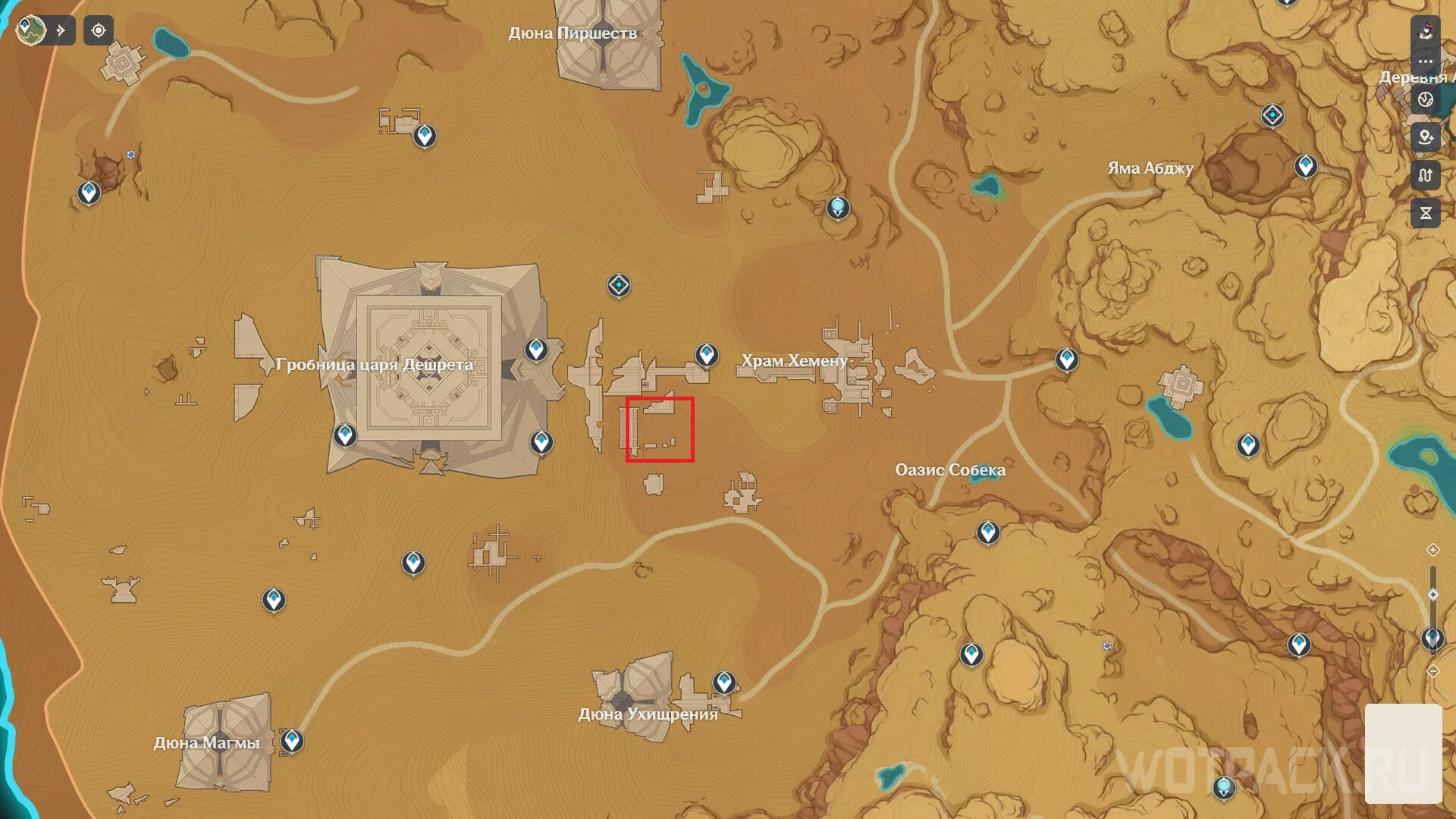1456x819 pixels.
Task: Select the glowing Statue of the Seven marker
Action: [837, 207]
